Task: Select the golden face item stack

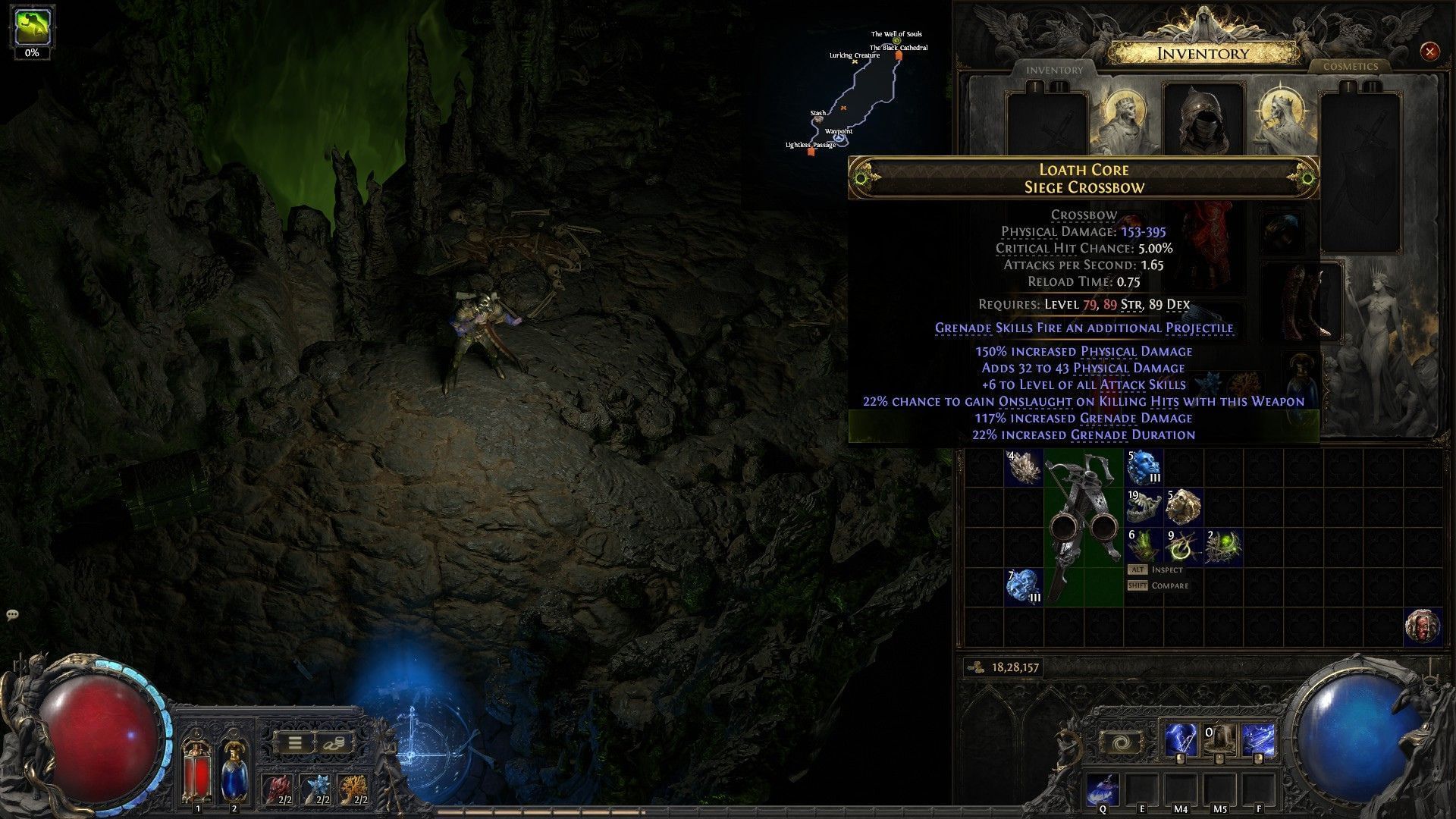Action: pos(1182,507)
